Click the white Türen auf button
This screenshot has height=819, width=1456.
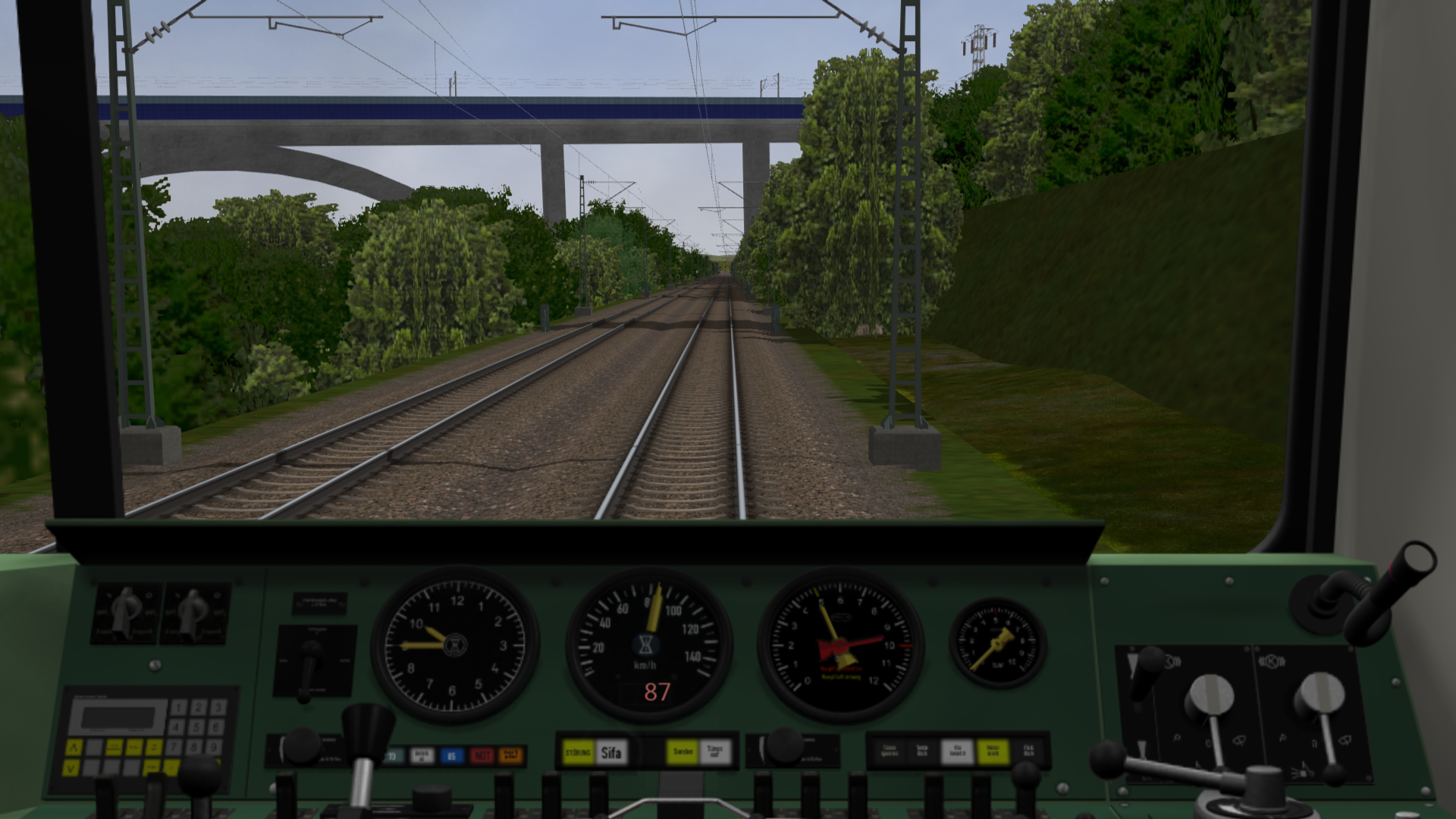tap(714, 752)
